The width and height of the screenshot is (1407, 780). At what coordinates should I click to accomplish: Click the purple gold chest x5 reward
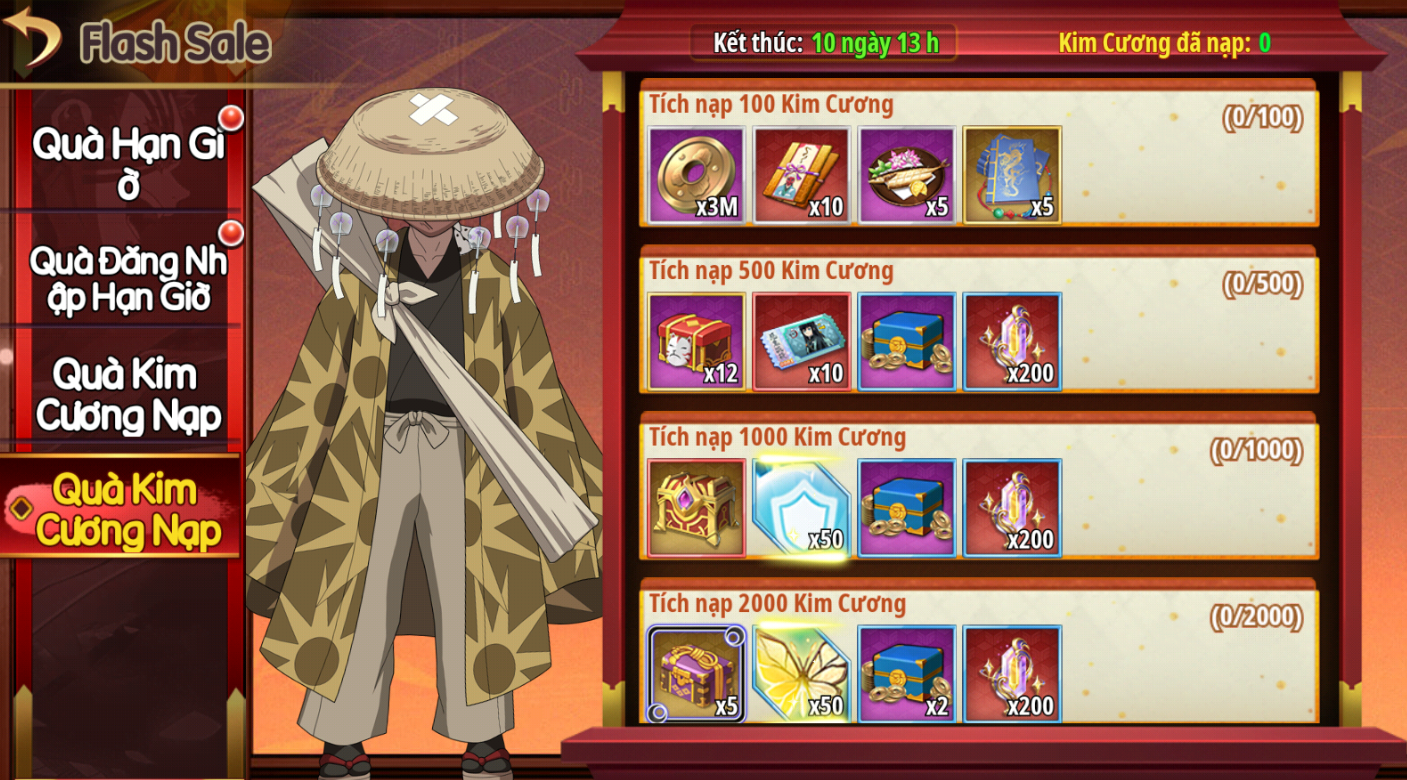(x=696, y=673)
